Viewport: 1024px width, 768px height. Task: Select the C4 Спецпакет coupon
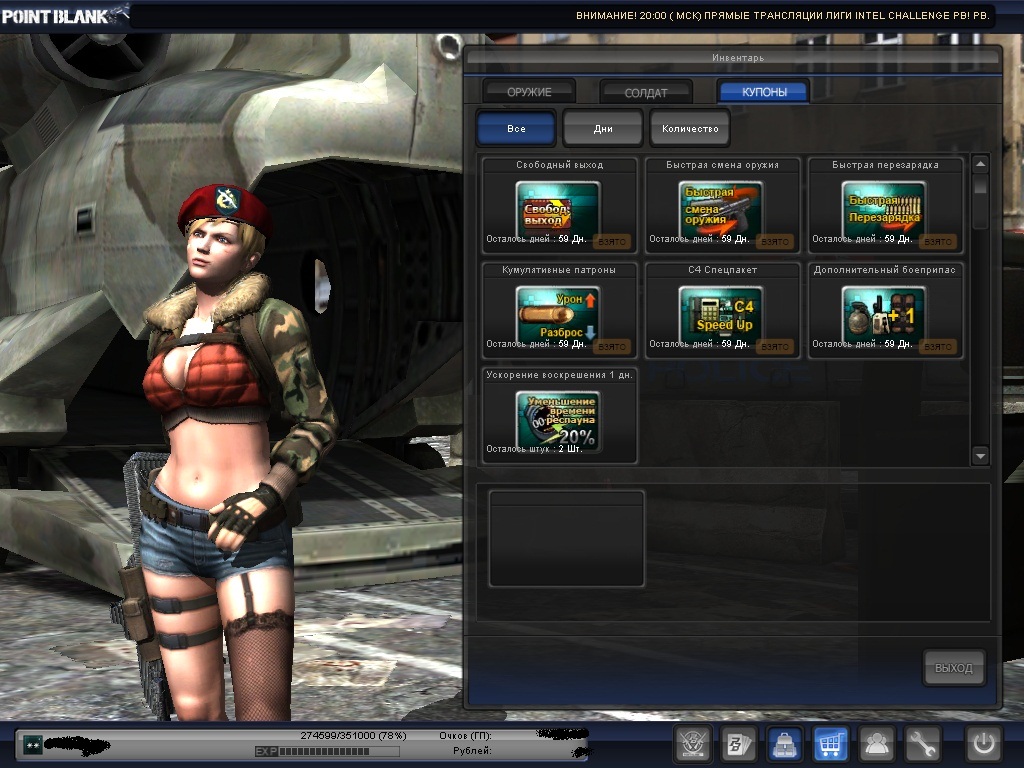coord(722,314)
